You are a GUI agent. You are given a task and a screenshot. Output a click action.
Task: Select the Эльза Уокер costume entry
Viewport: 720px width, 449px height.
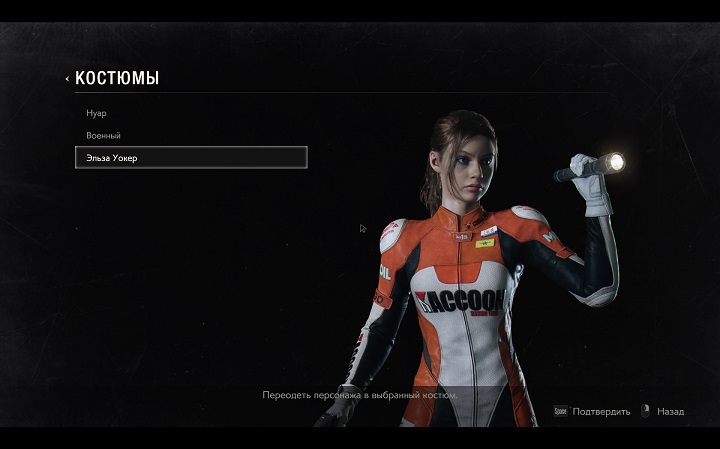point(190,157)
